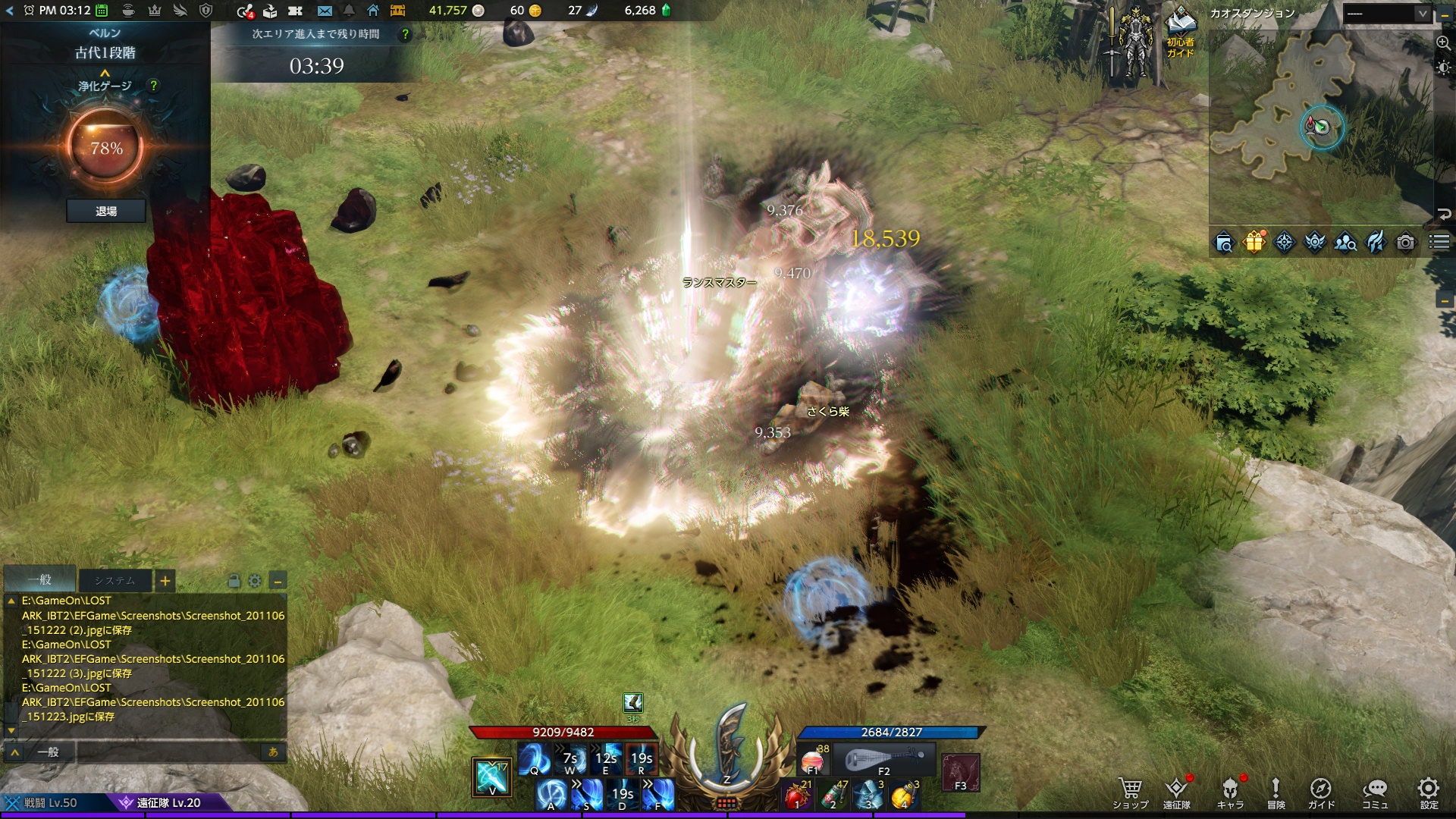1456x819 pixels.
Task: Open the 設定 settings gear menu
Action: click(x=1429, y=792)
